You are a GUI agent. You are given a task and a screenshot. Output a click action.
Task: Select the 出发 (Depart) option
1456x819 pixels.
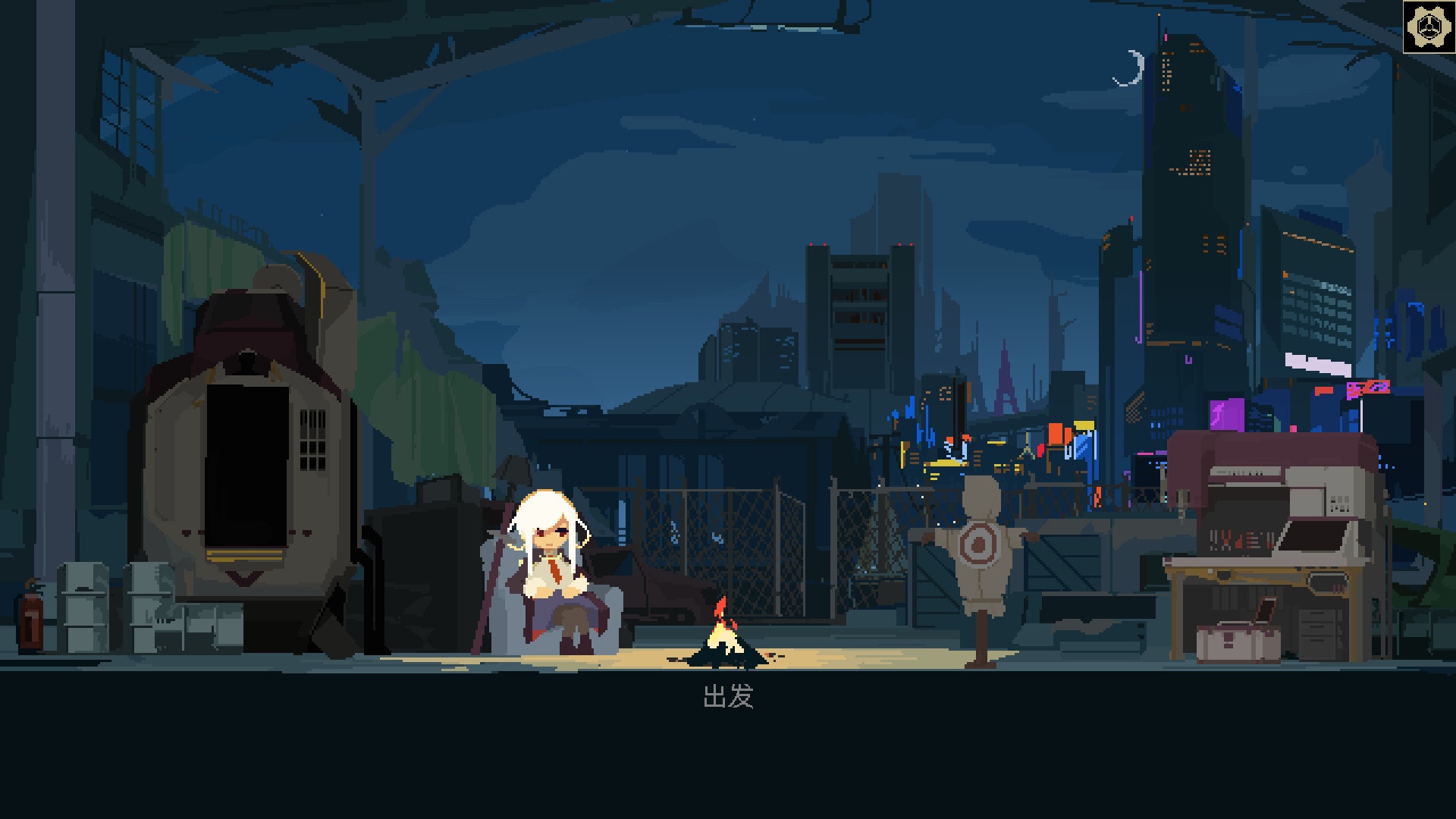tap(728, 696)
